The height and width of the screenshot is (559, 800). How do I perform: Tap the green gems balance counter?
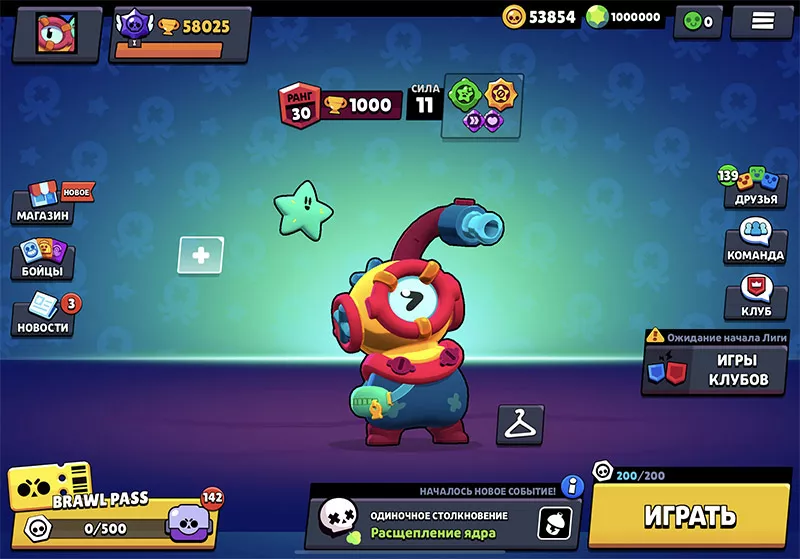tap(623, 17)
